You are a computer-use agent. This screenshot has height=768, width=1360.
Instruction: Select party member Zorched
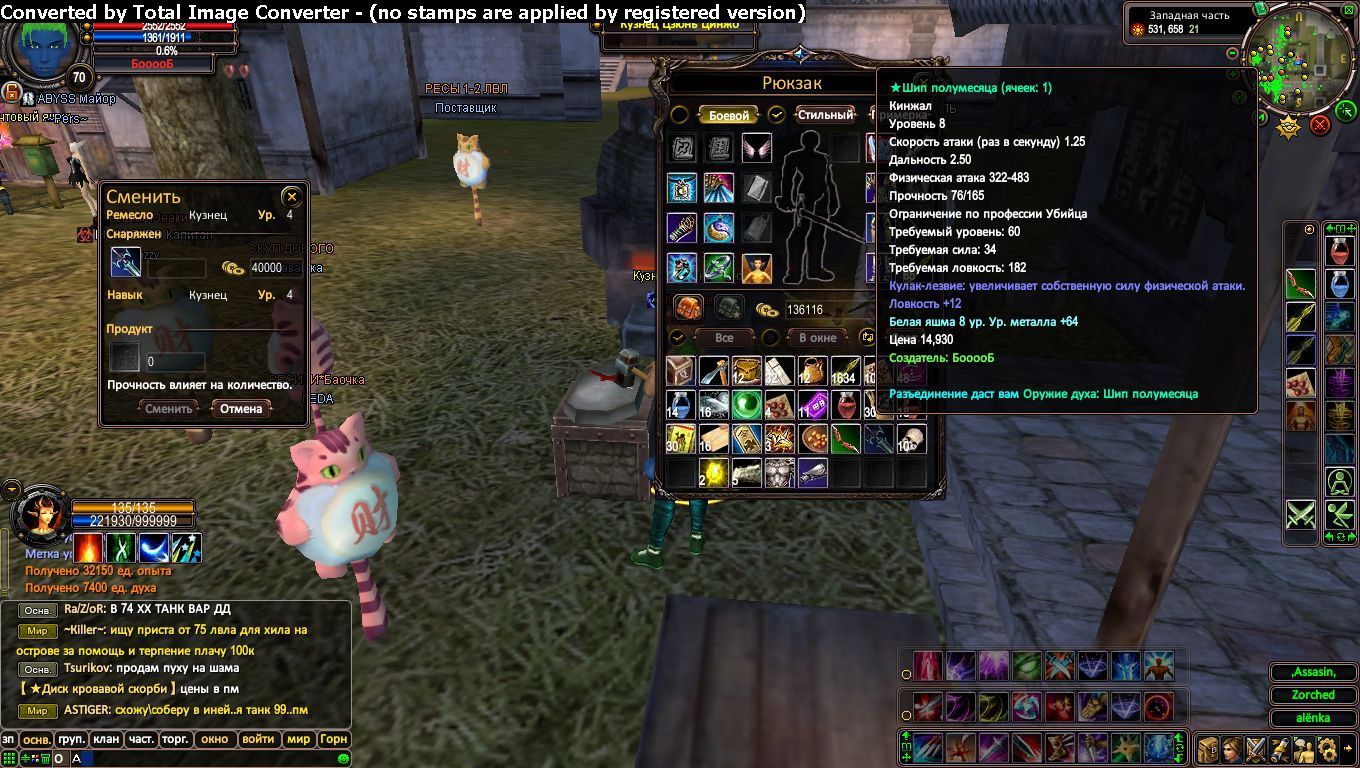pyautogui.click(x=1313, y=695)
